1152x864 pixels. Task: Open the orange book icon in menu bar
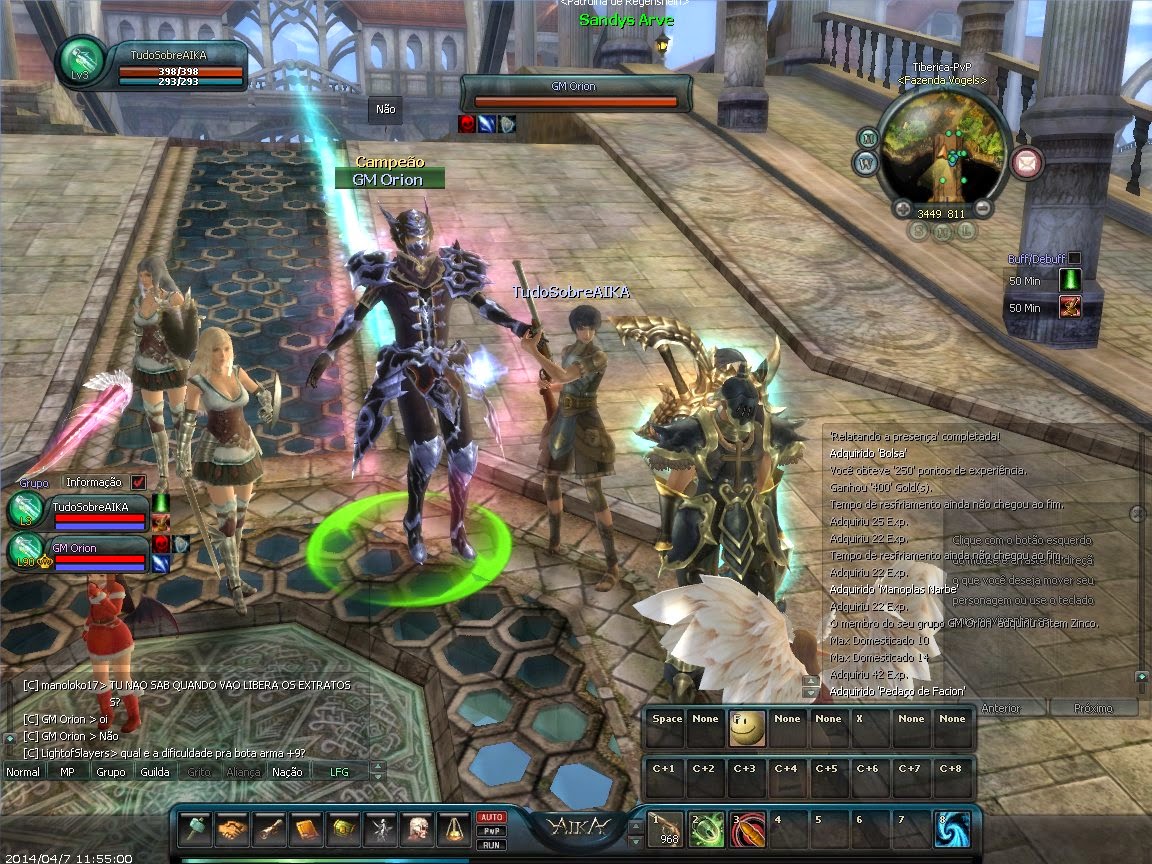click(307, 830)
